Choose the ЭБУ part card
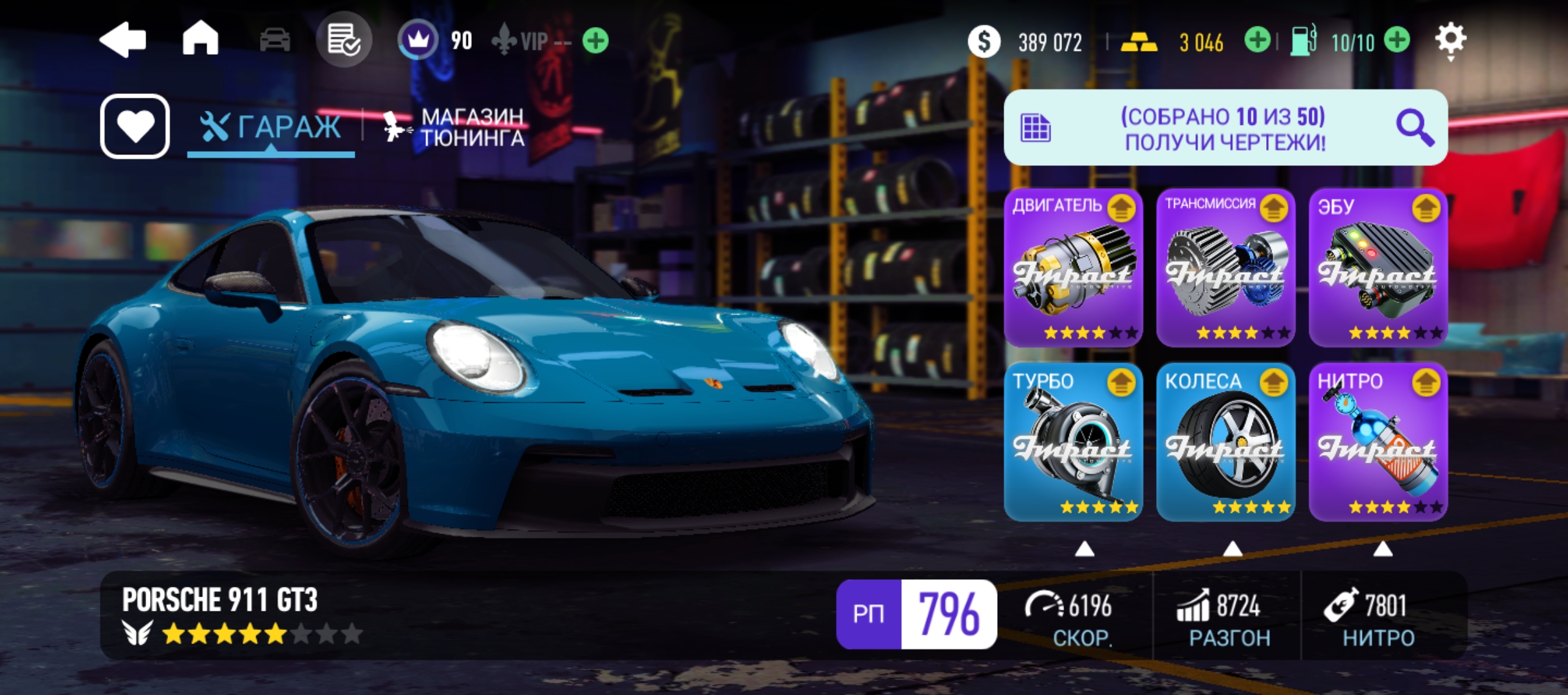Image resolution: width=1568 pixels, height=695 pixels. 1378,268
